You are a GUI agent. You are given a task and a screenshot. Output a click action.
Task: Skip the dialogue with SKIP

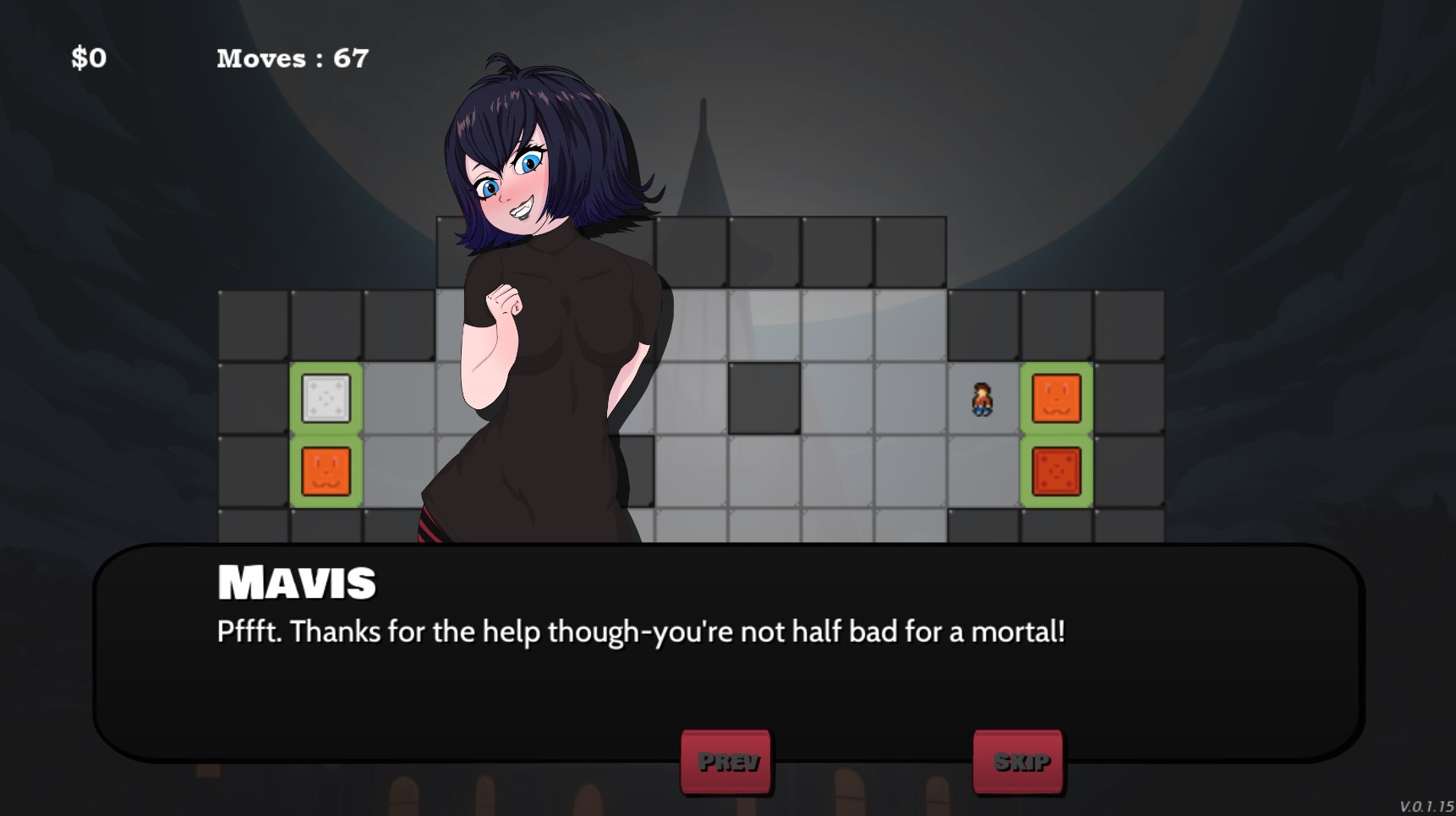pos(1018,761)
